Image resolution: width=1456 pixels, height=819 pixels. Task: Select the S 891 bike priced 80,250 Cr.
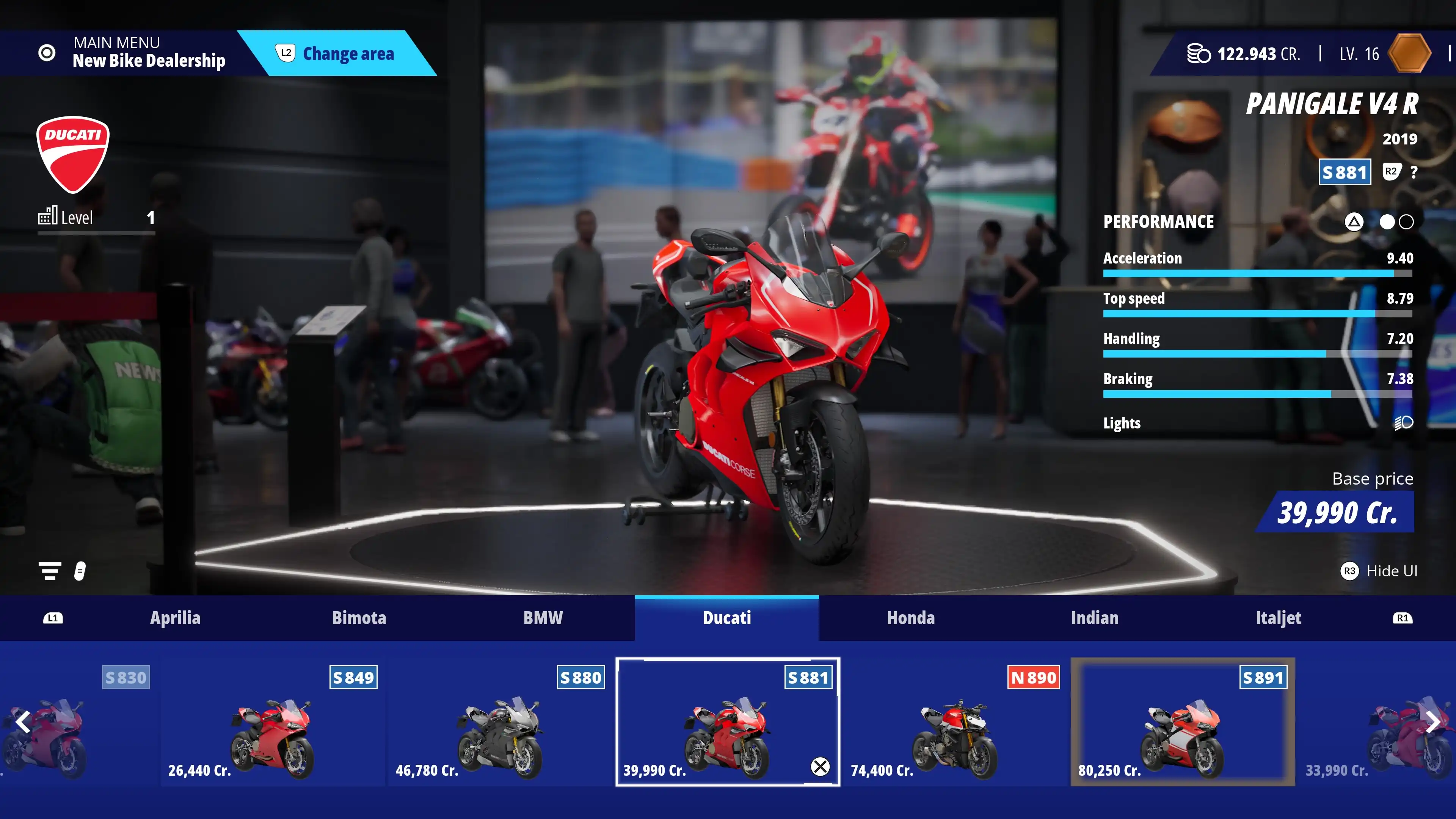pos(1183,722)
